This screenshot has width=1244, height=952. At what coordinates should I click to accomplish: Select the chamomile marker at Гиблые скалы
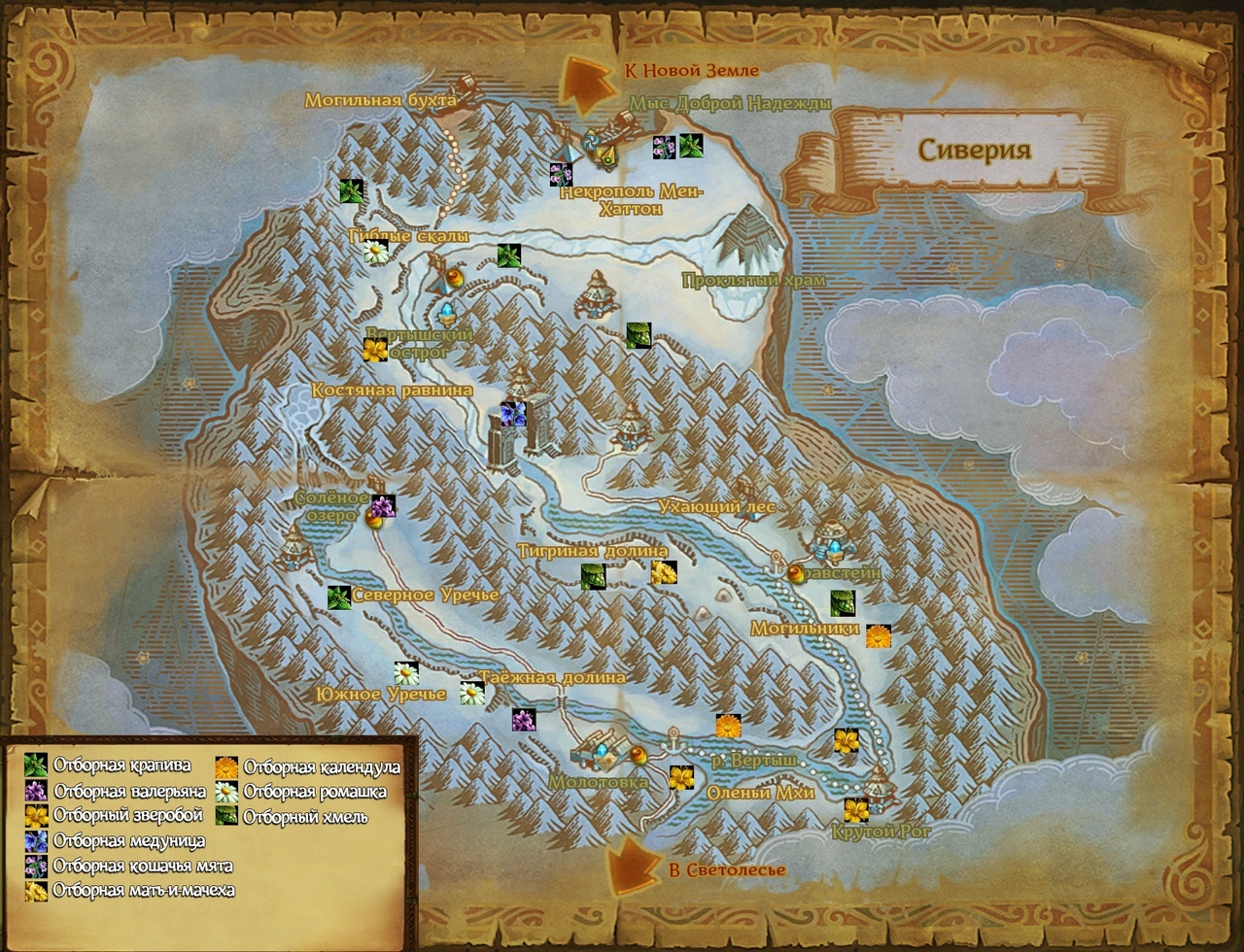[376, 253]
